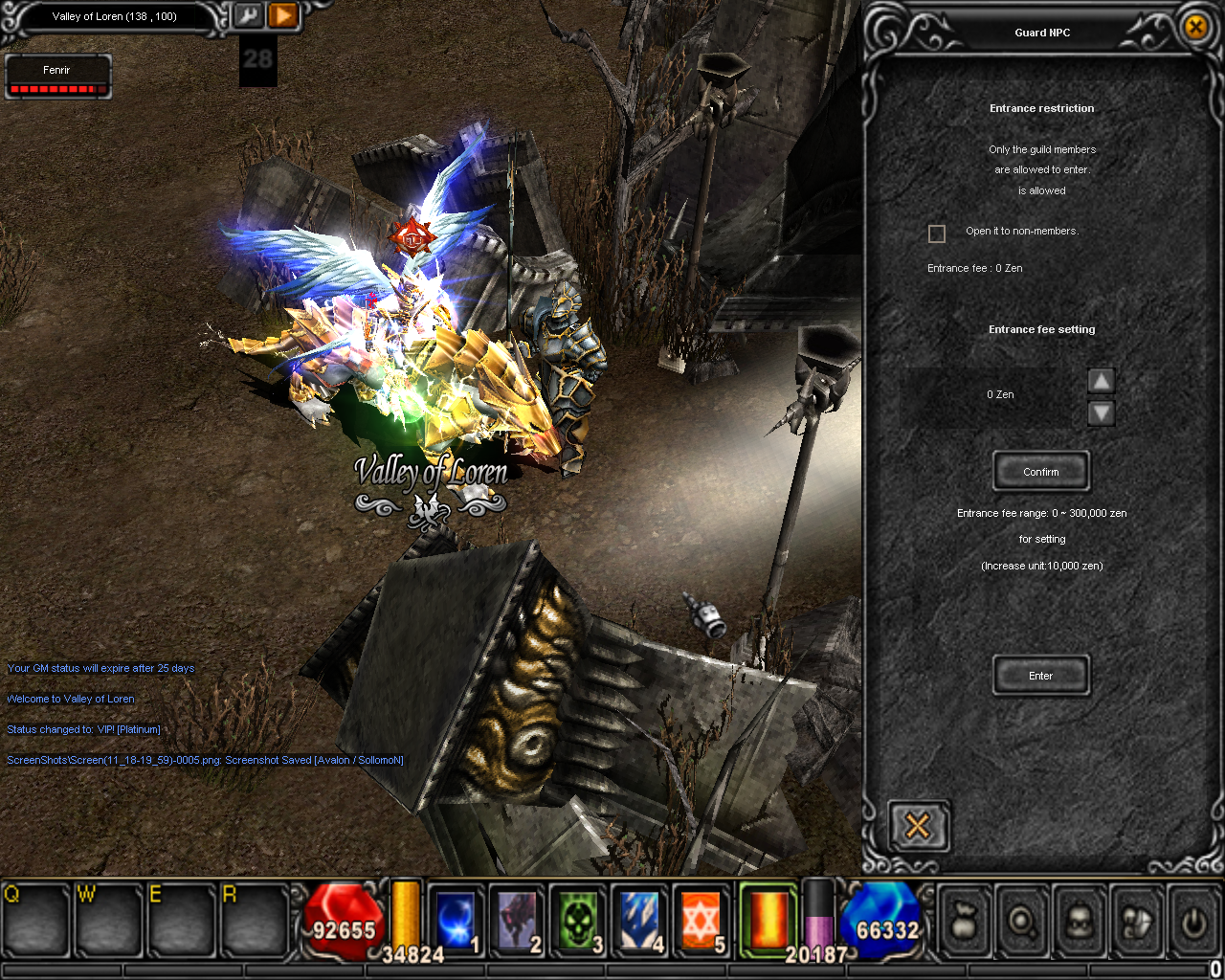Viewport: 1225px width, 980px height.
Task: Confirm the entrance fee setting
Action: click(1040, 472)
